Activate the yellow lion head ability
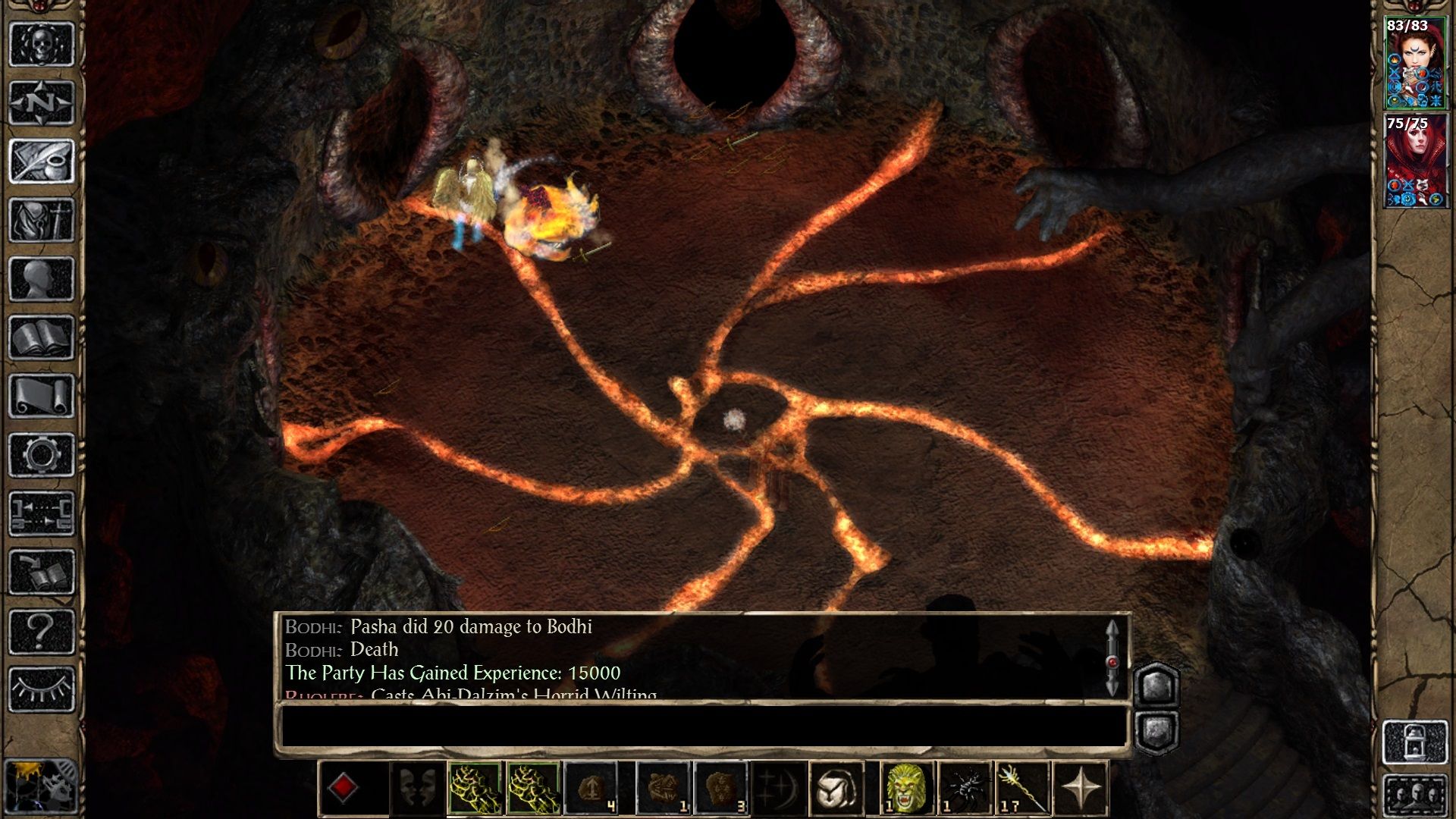The height and width of the screenshot is (819, 1456). coord(906,788)
